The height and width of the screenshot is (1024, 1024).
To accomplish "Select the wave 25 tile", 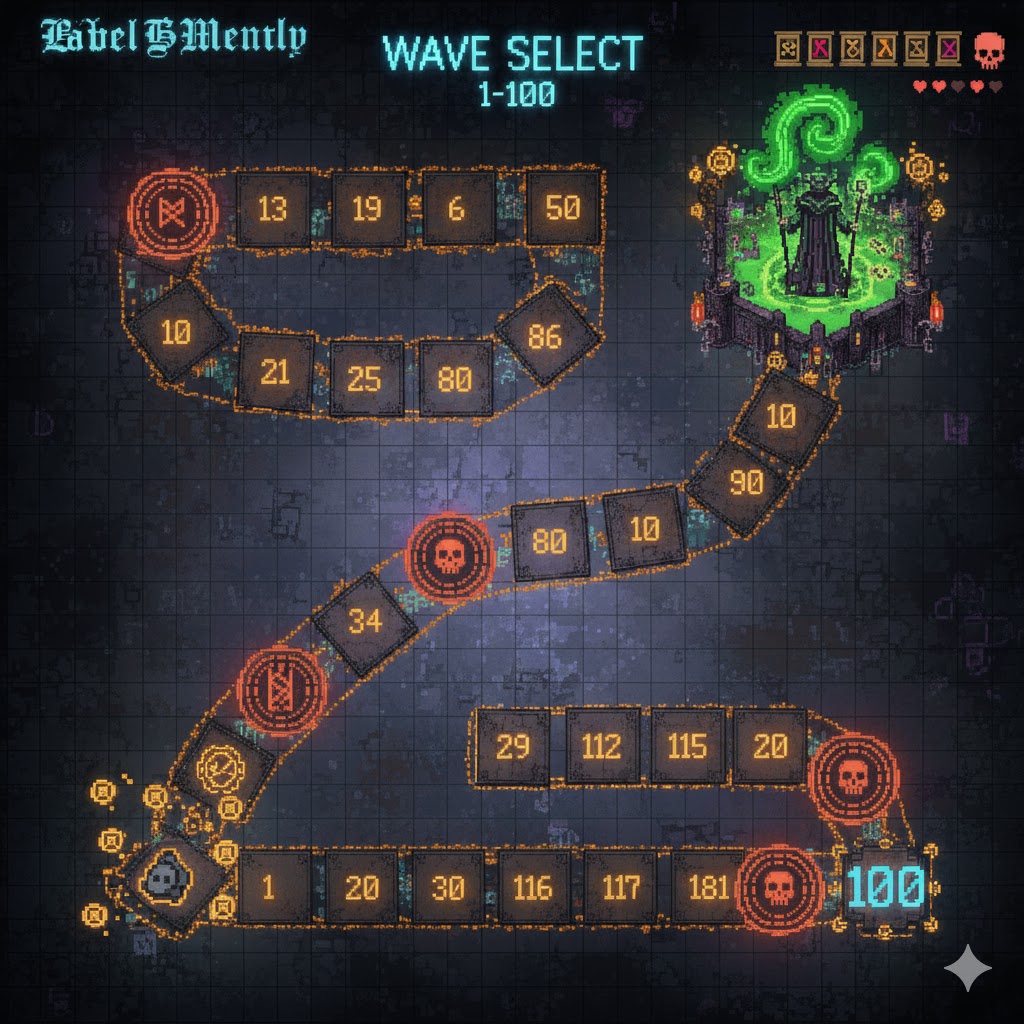I will (x=366, y=378).
